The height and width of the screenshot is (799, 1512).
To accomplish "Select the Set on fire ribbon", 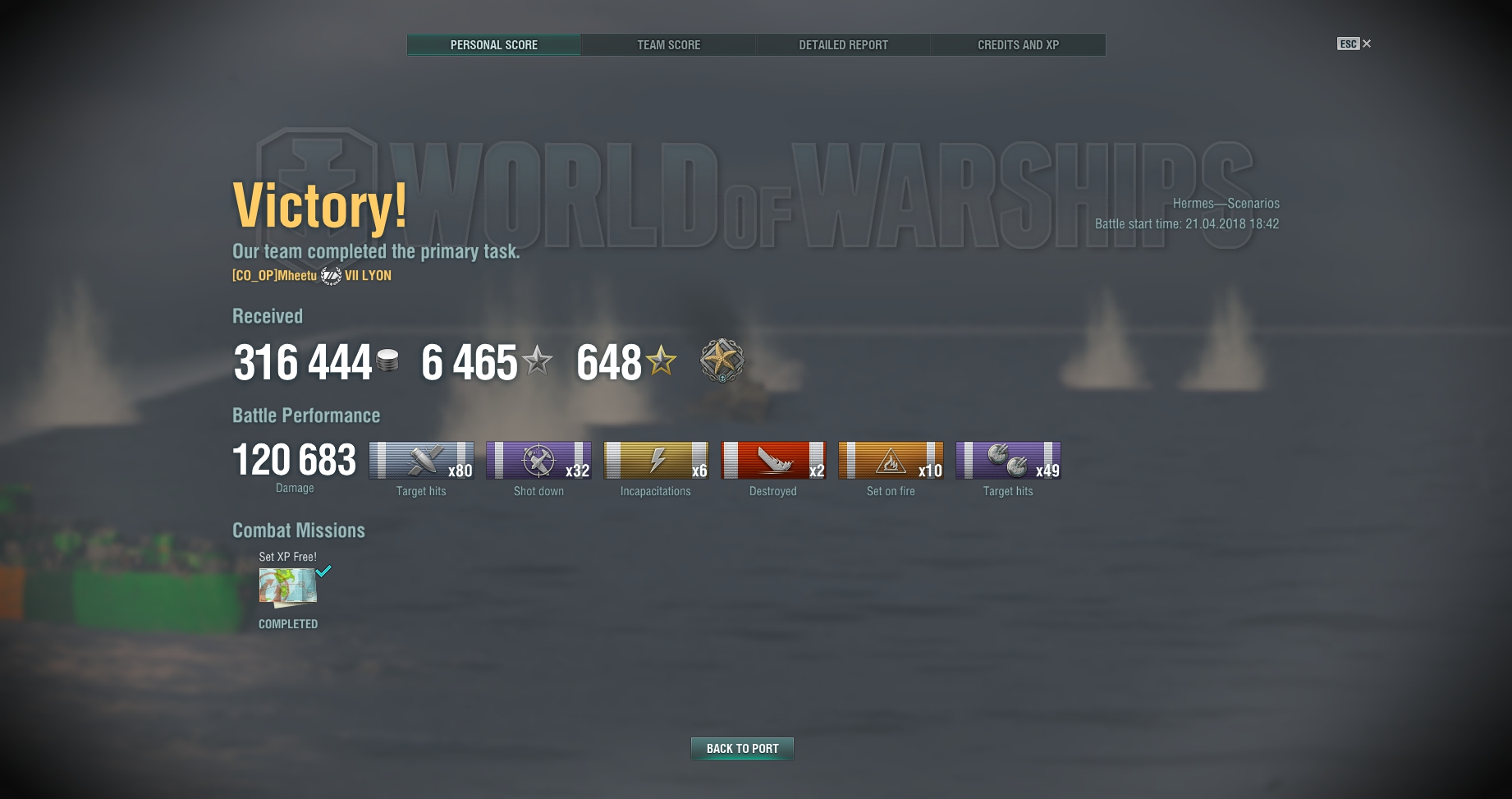I will pos(891,460).
